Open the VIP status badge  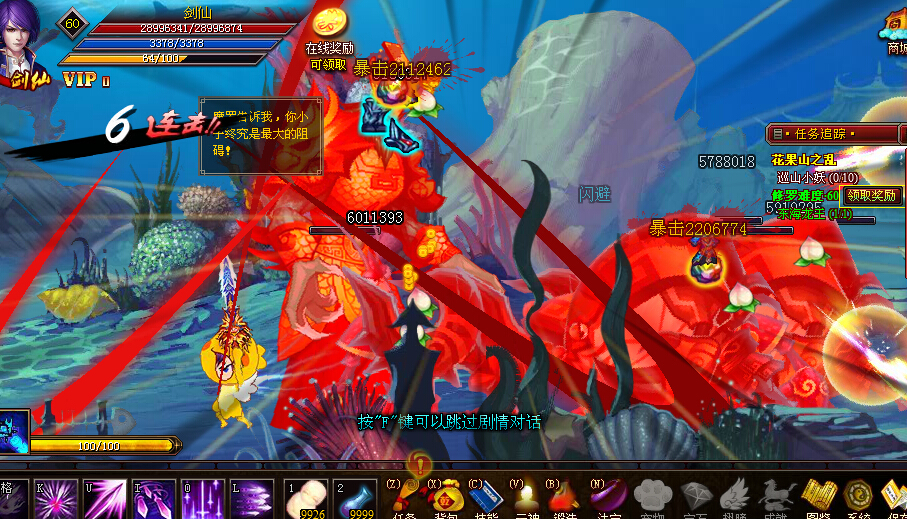(86, 79)
